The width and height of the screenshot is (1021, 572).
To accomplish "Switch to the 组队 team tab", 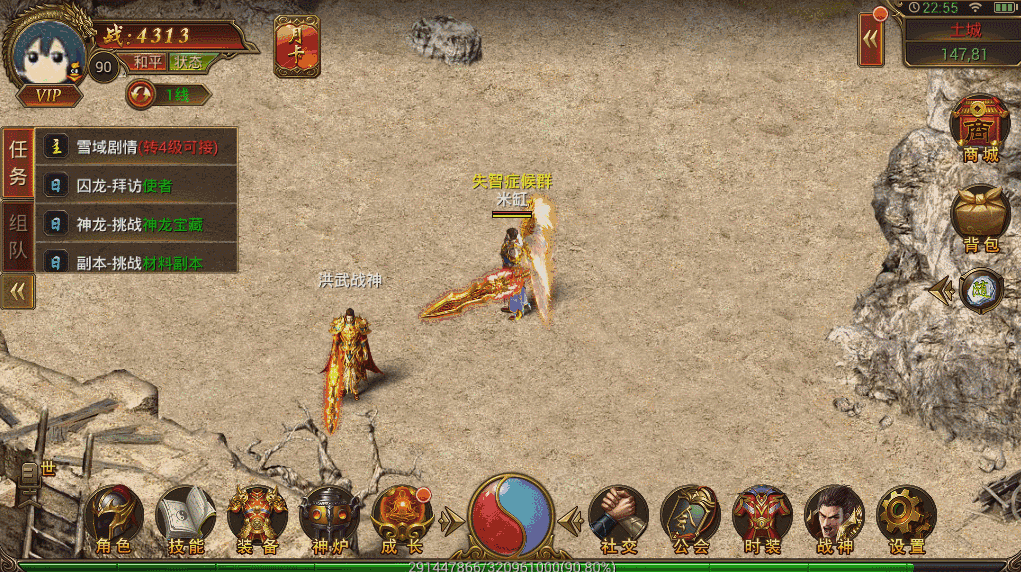I will (17, 237).
